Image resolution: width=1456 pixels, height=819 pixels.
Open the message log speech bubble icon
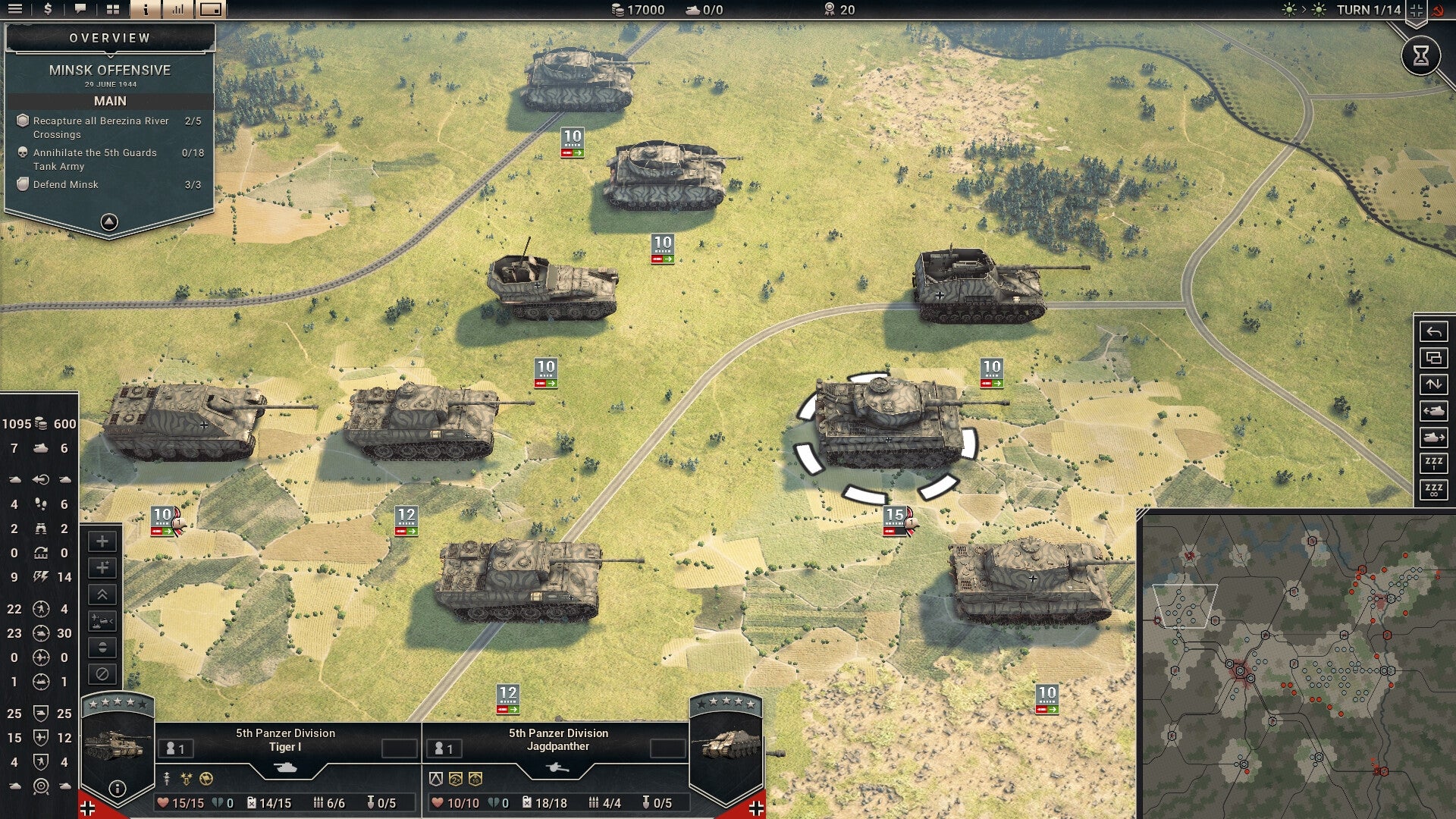coord(80,9)
